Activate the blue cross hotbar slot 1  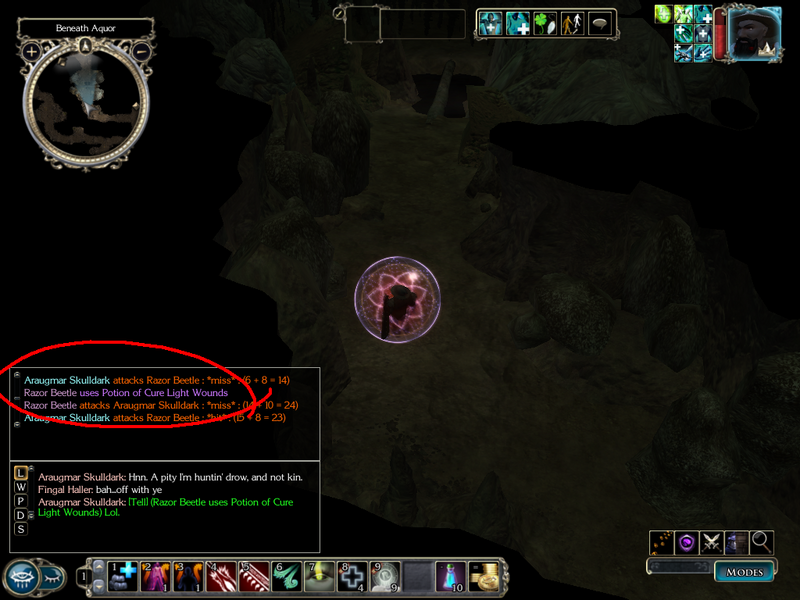coord(124,575)
